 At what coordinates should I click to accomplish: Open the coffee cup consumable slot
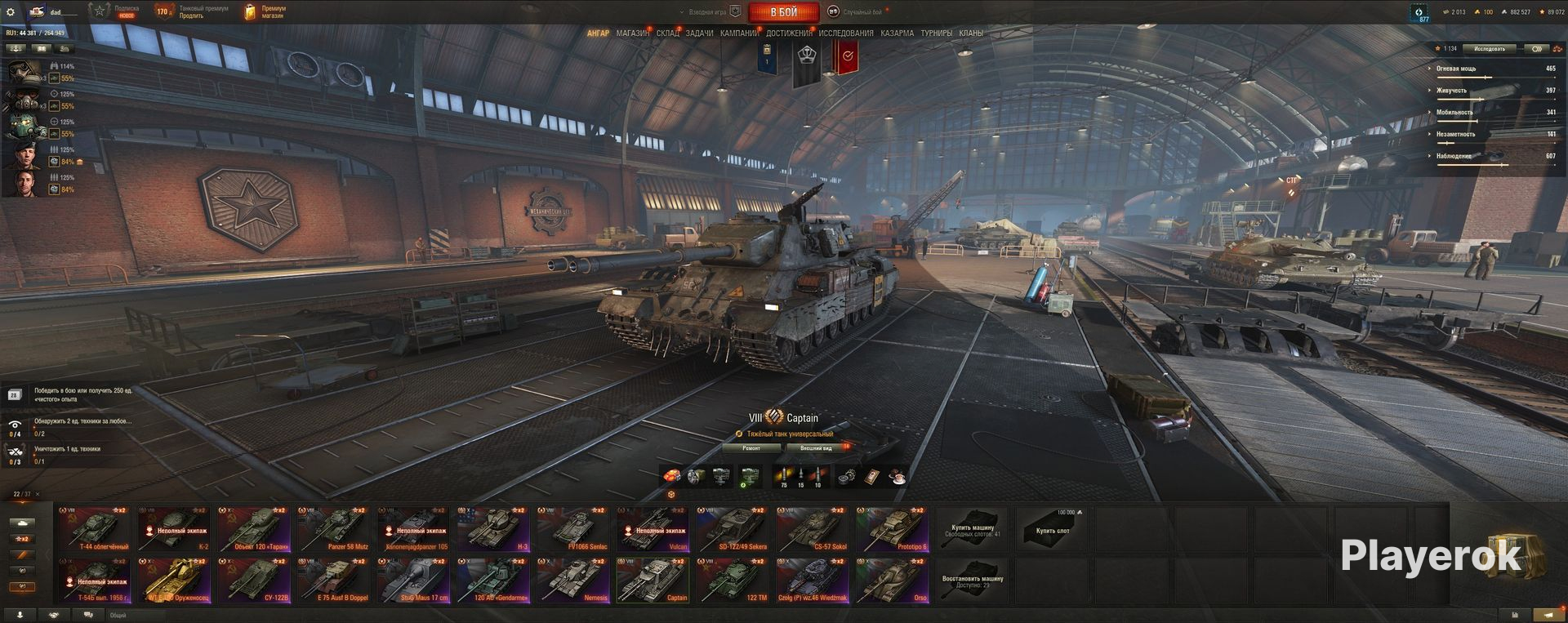point(897,477)
